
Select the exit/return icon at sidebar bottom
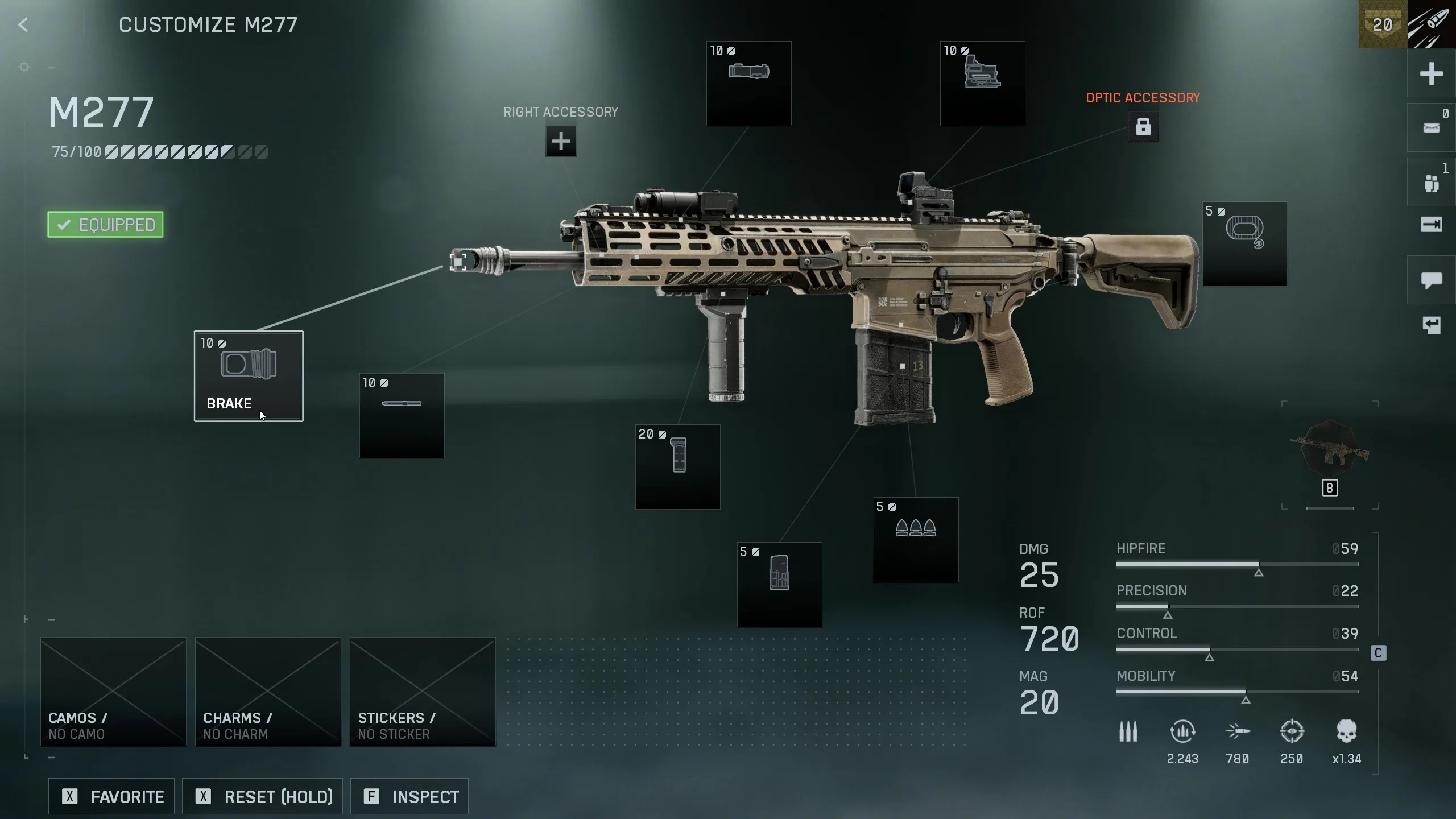[1431, 325]
